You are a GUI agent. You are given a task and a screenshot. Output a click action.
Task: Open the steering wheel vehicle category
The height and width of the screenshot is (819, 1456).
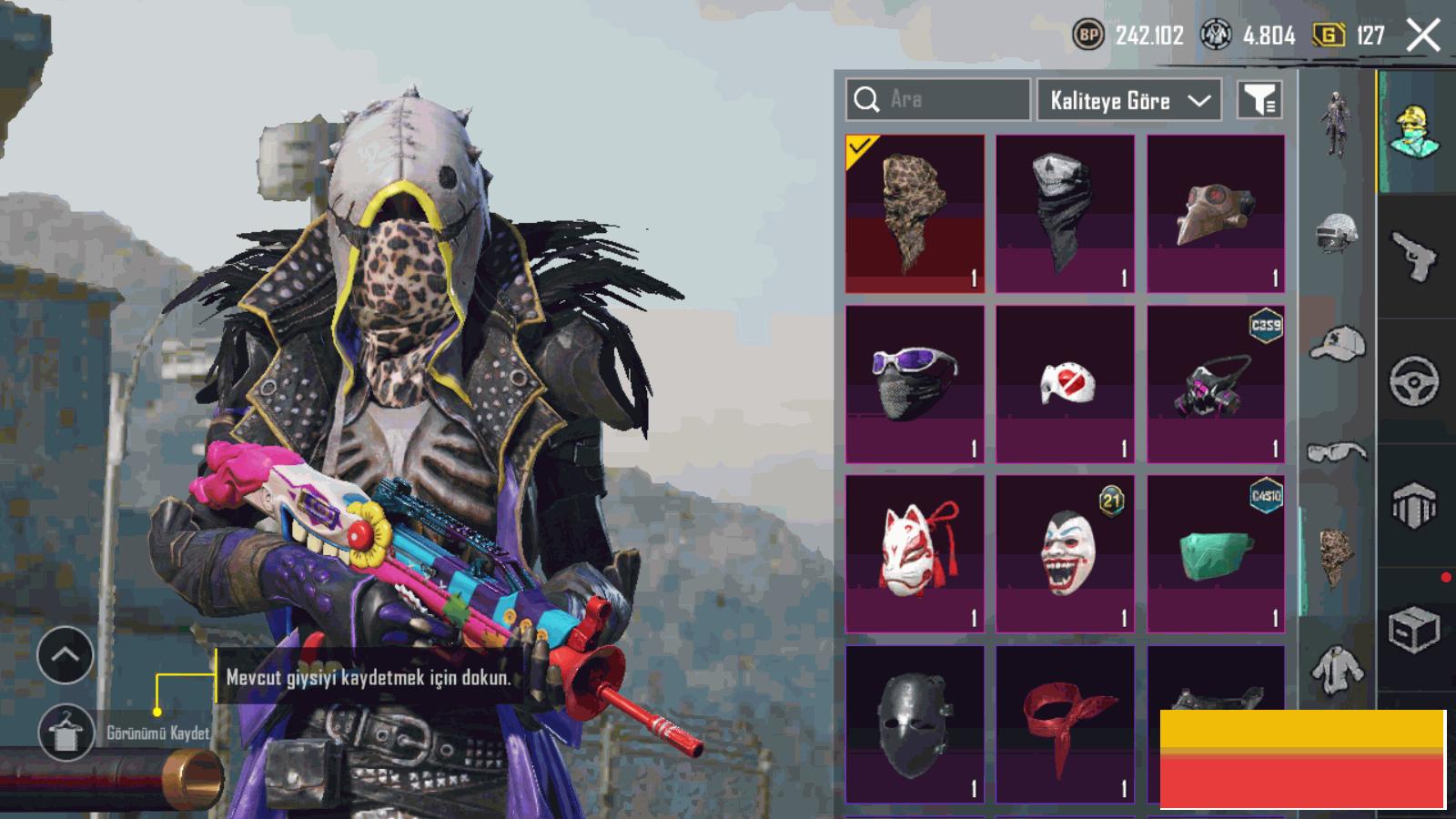pos(1415,380)
